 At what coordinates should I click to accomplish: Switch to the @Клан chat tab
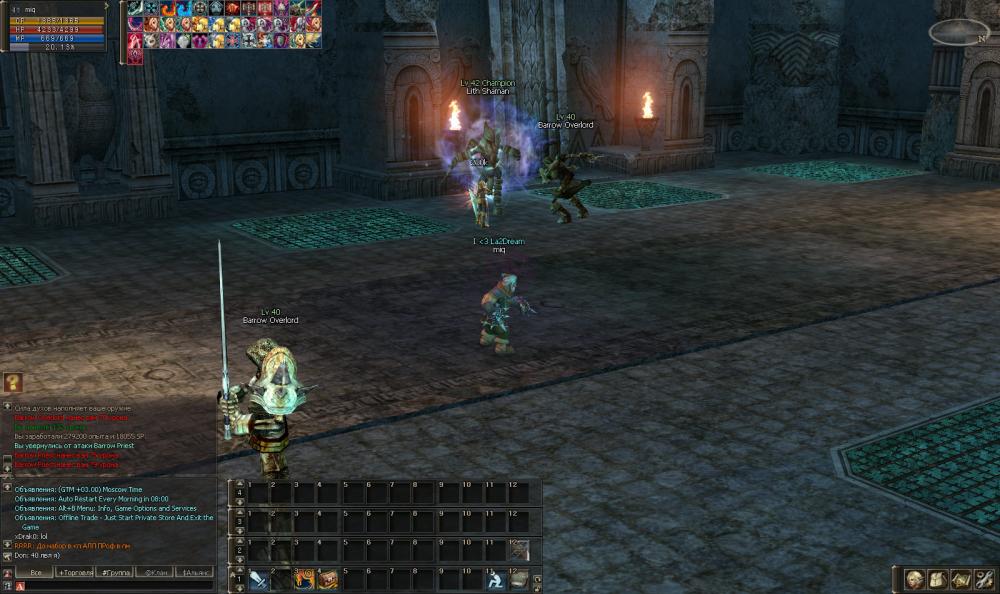[155, 572]
